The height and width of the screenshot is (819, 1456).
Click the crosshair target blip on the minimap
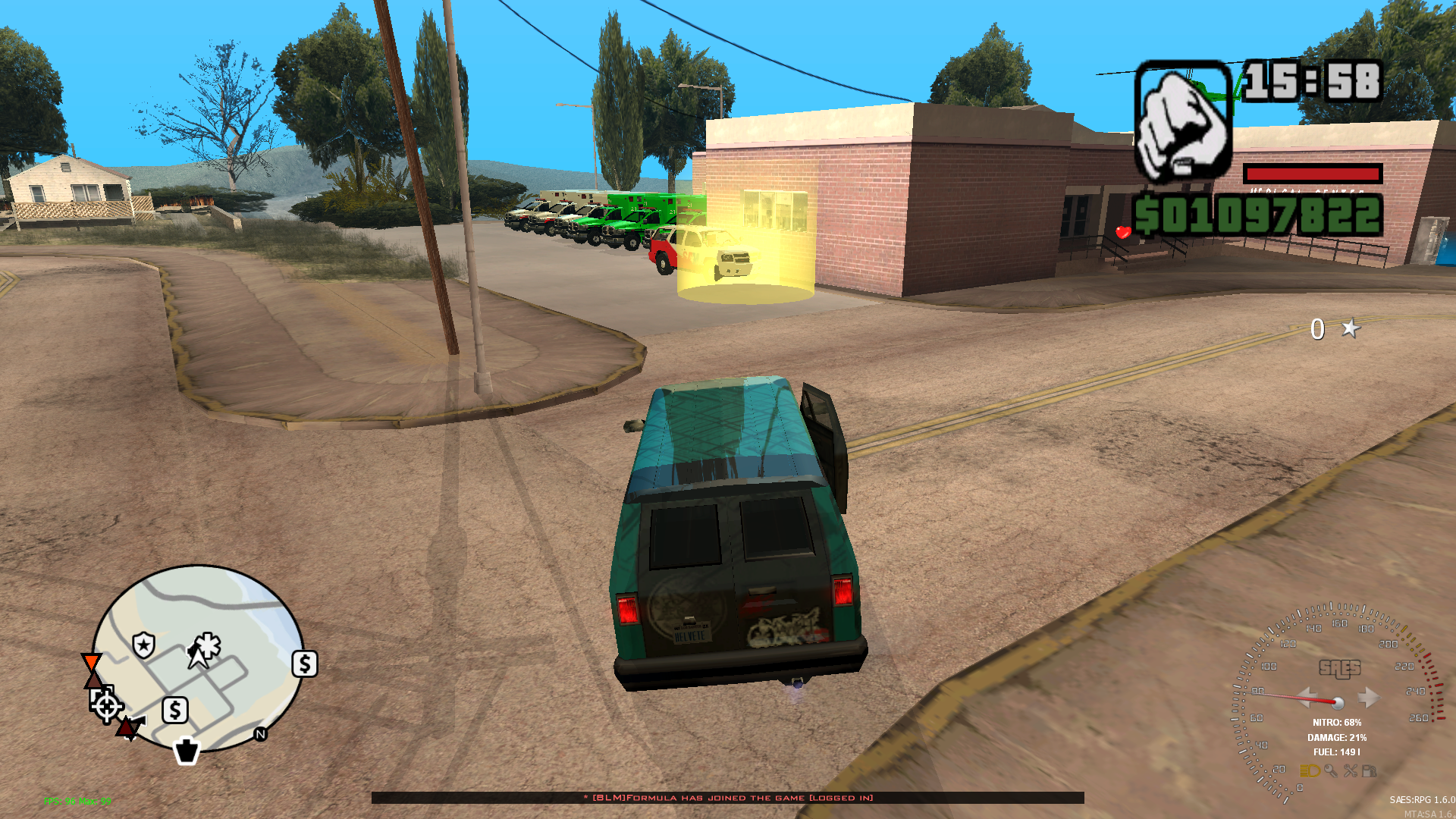point(106,708)
